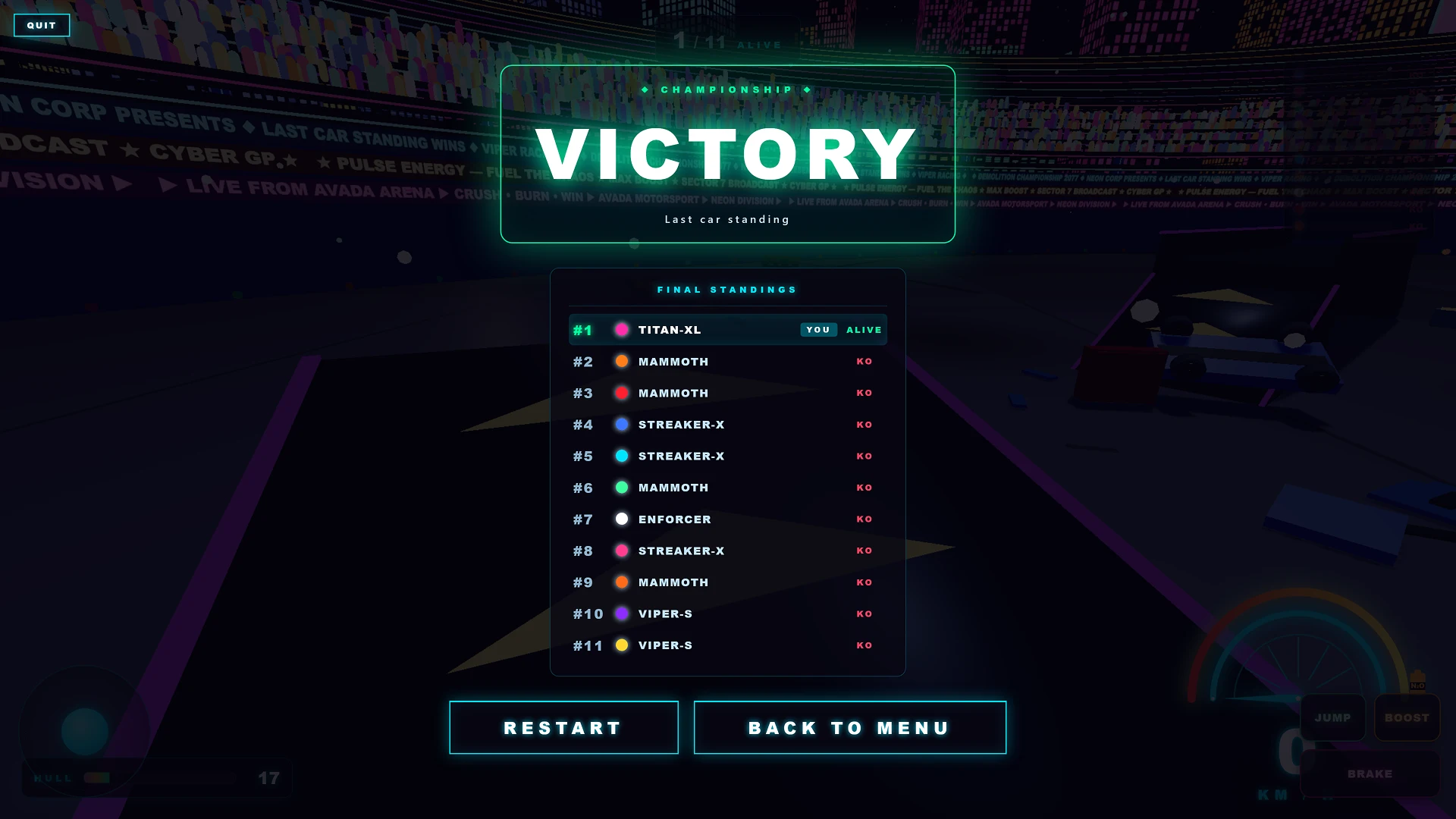Click the KO label on MAMMOTH #2 row
The width and height of the screenshot is (1456, 819).
coord(864,362)
